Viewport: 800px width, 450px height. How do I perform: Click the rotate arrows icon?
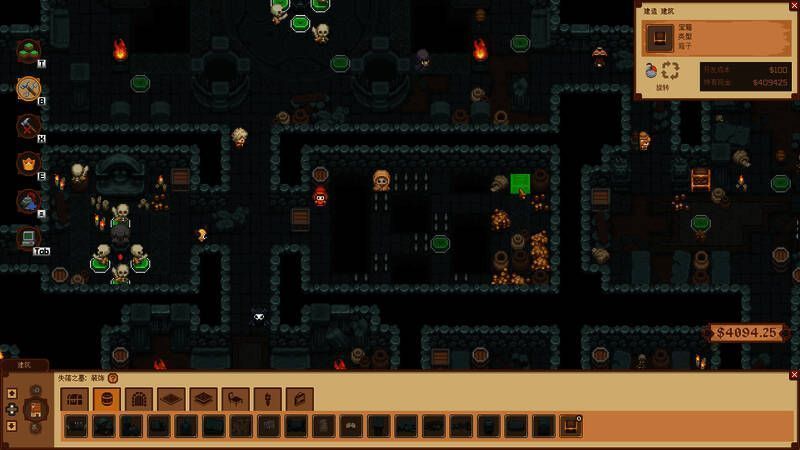coord(671,71)
